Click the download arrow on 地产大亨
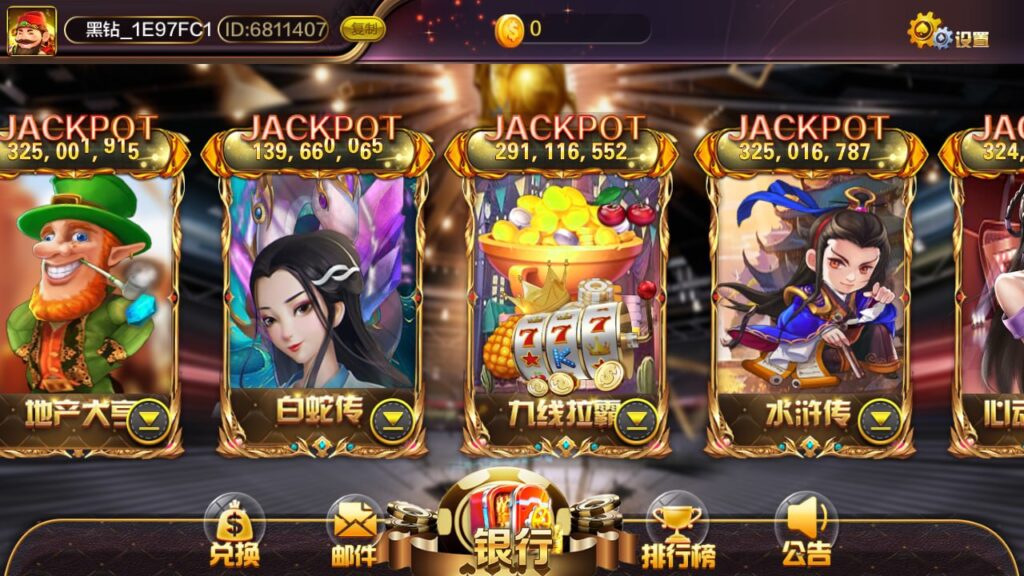This screenshot has width=1024, height=576. [148, 421]
